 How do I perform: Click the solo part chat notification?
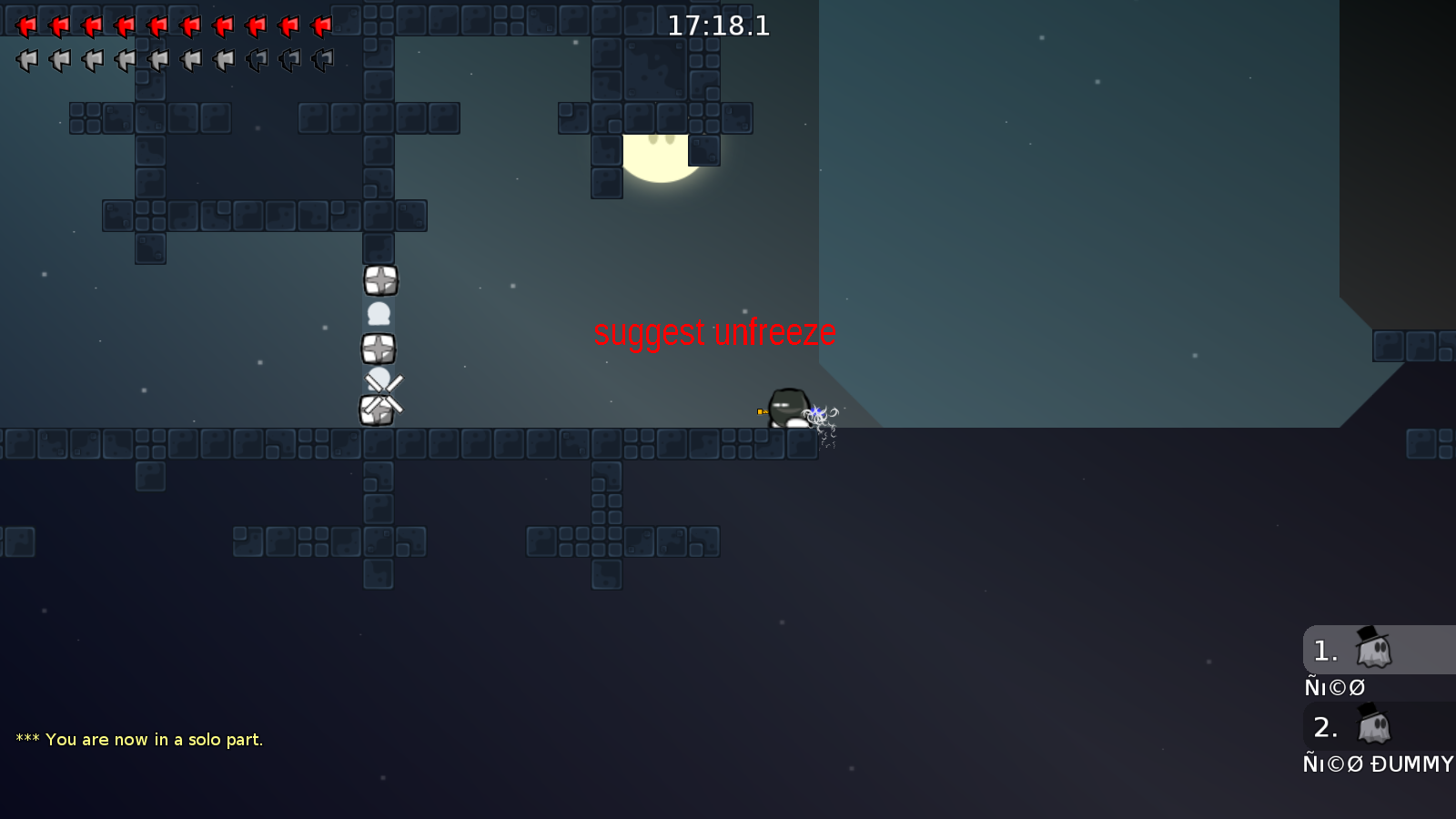pos(138,740)
